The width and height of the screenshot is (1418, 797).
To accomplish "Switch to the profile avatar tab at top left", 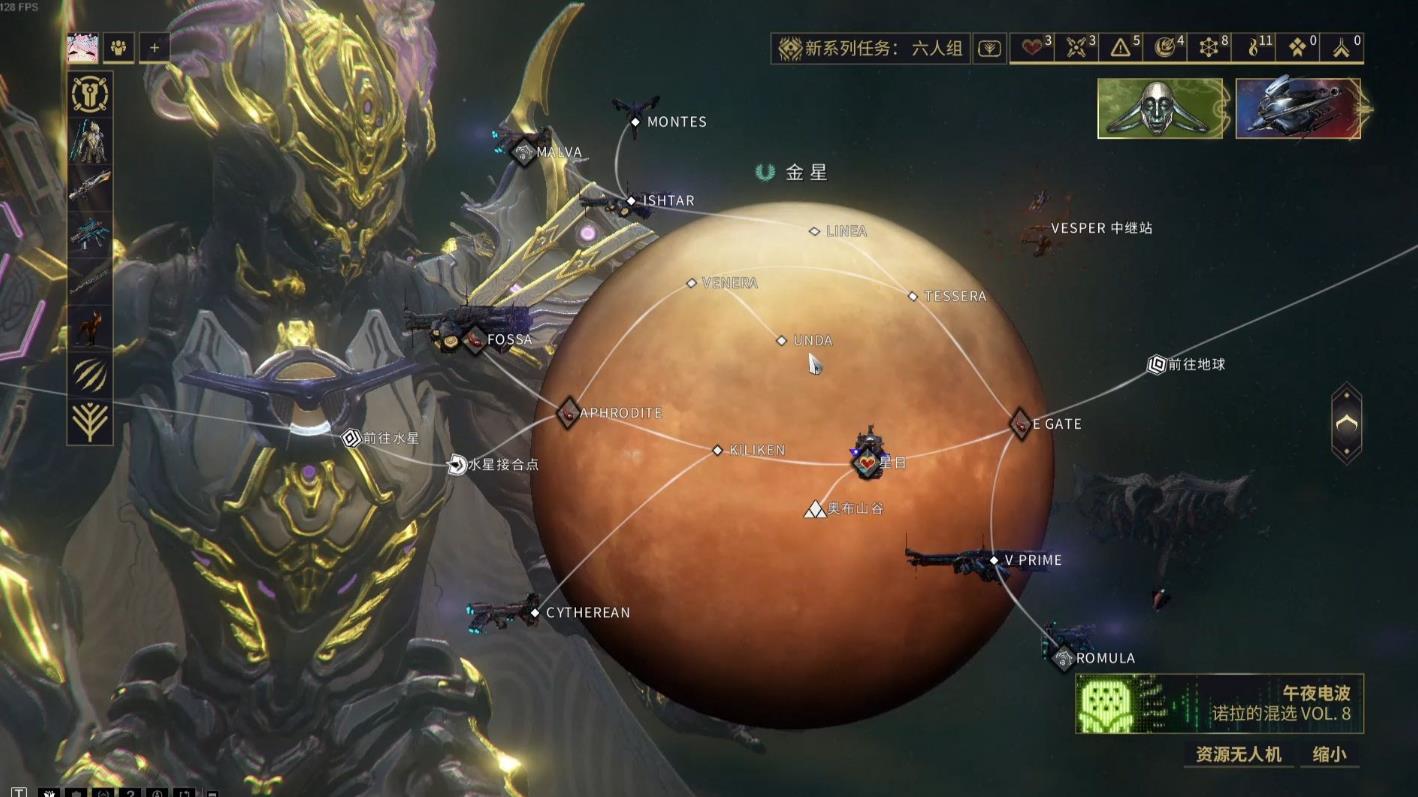I will pyautogui.click(x=82, y=47).
